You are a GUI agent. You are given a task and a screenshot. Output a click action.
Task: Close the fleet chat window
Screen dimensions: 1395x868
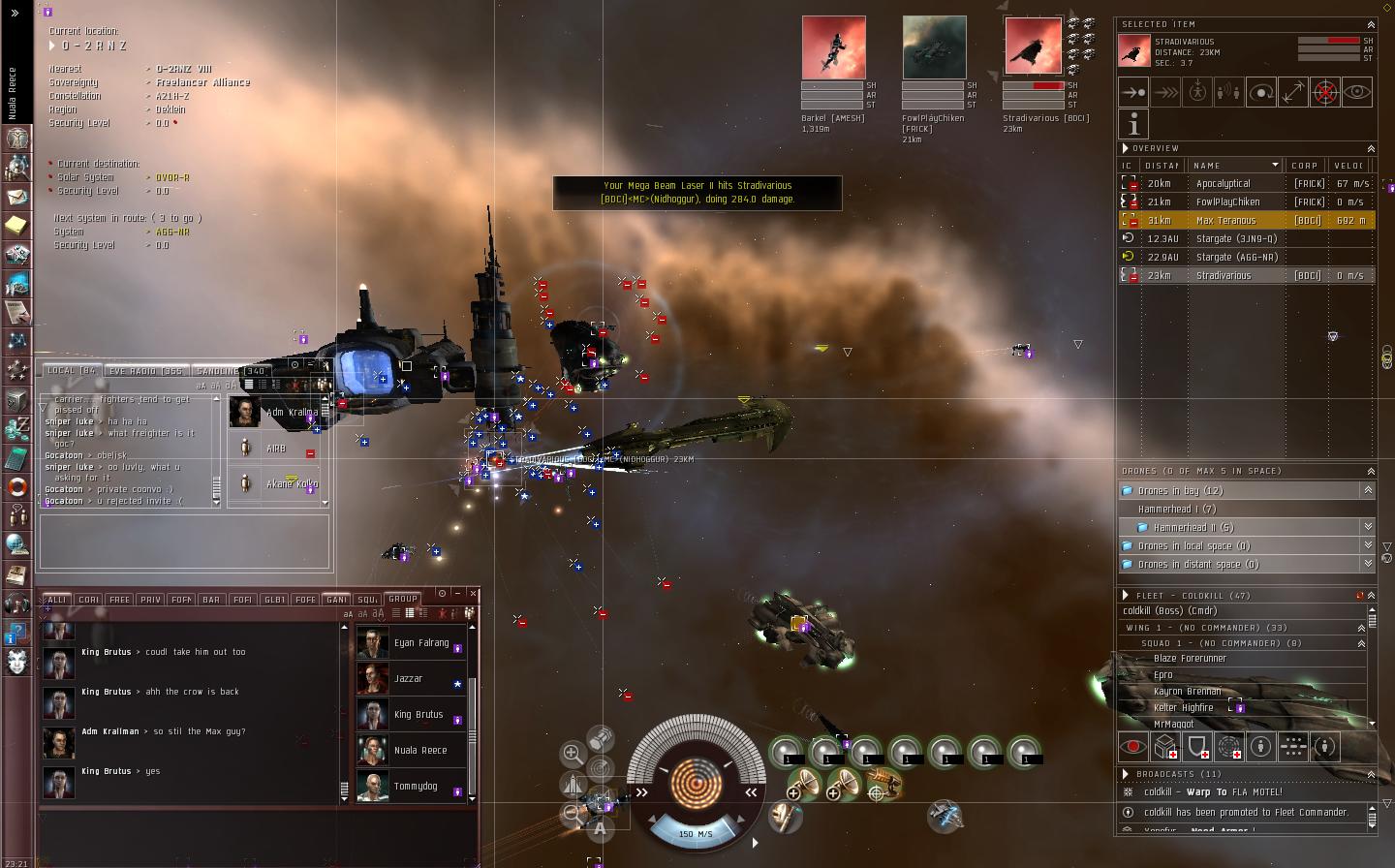[x=473, y=593]
